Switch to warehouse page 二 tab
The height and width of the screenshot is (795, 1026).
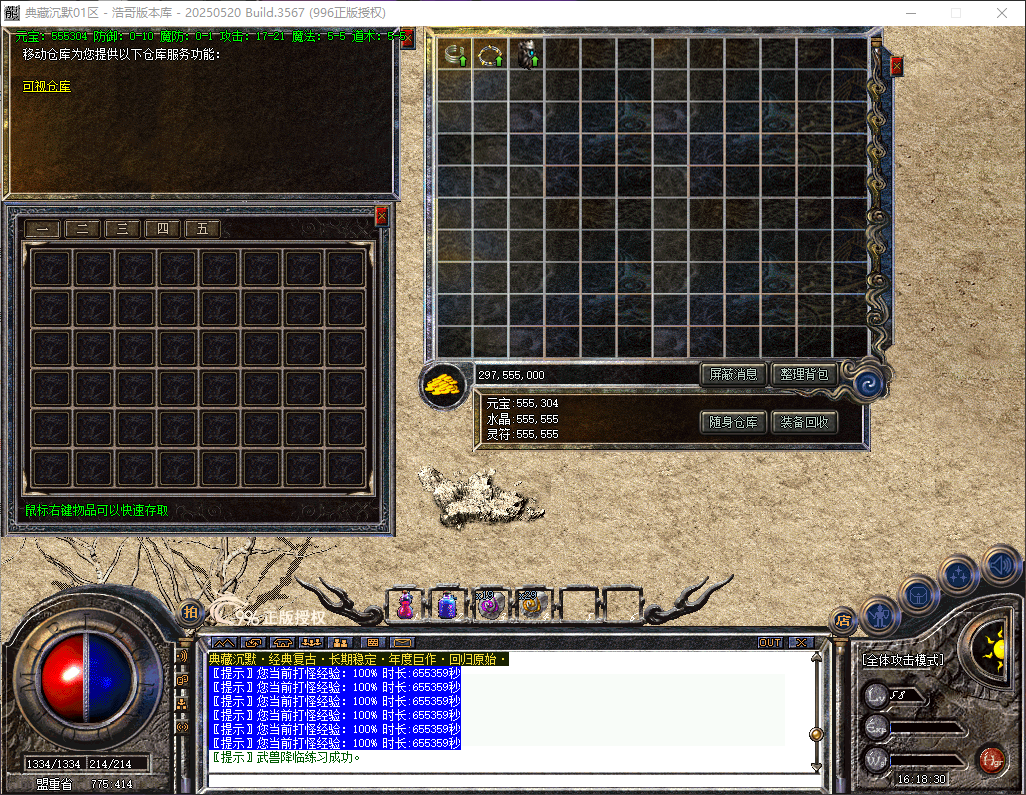point(83,229)
